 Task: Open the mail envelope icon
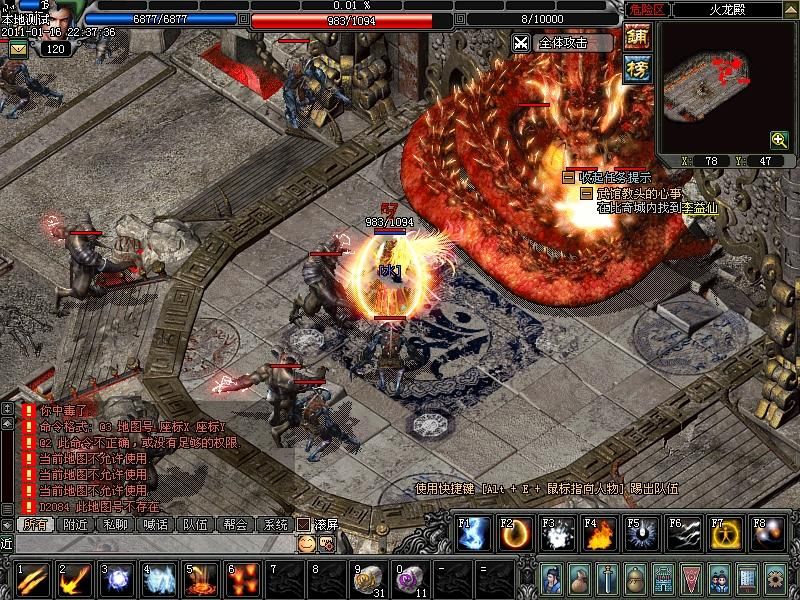tap(19, 49)
